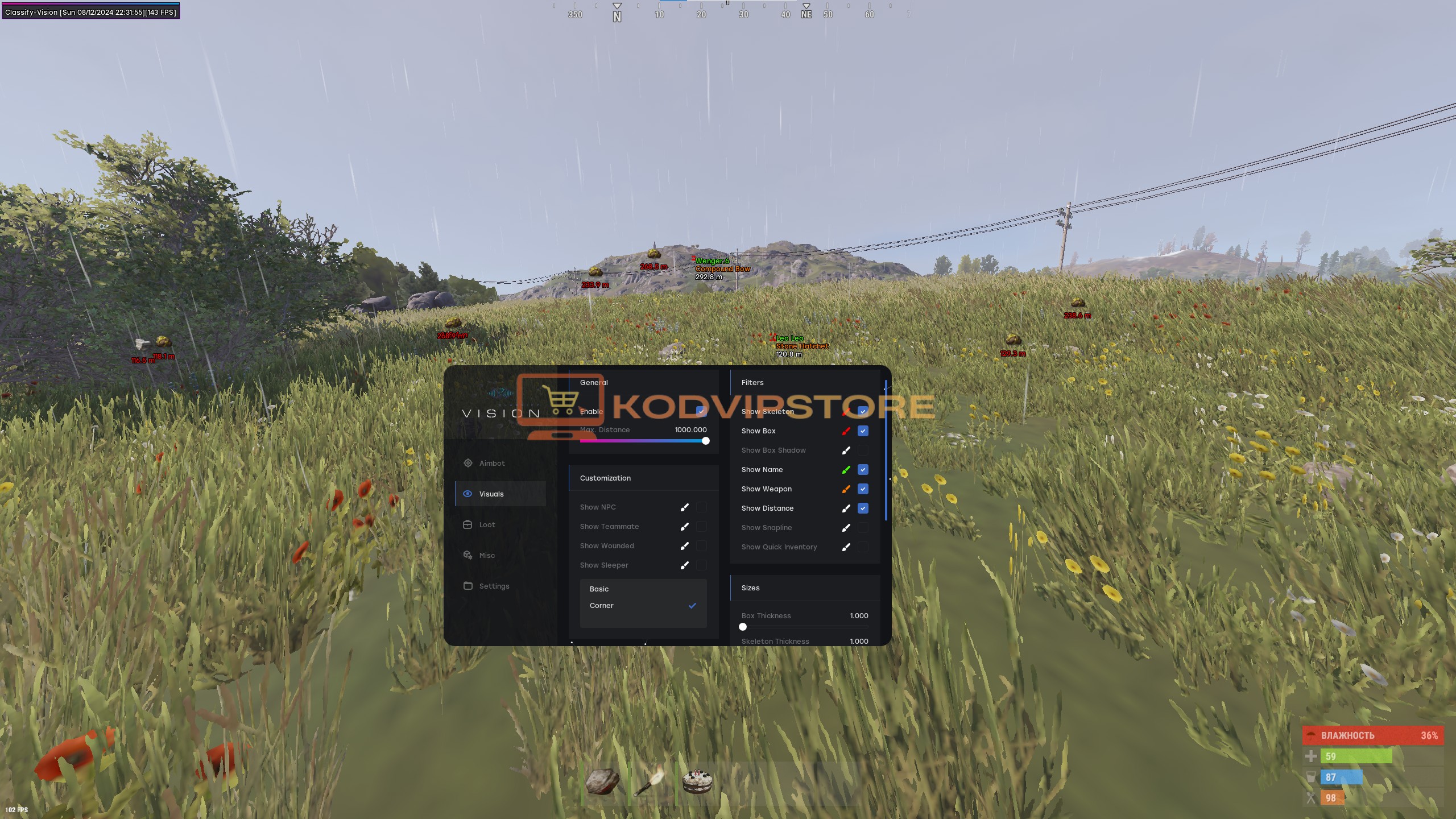
Task: Open the Show Sleeper brush color picker
Action: coord(685,565)
